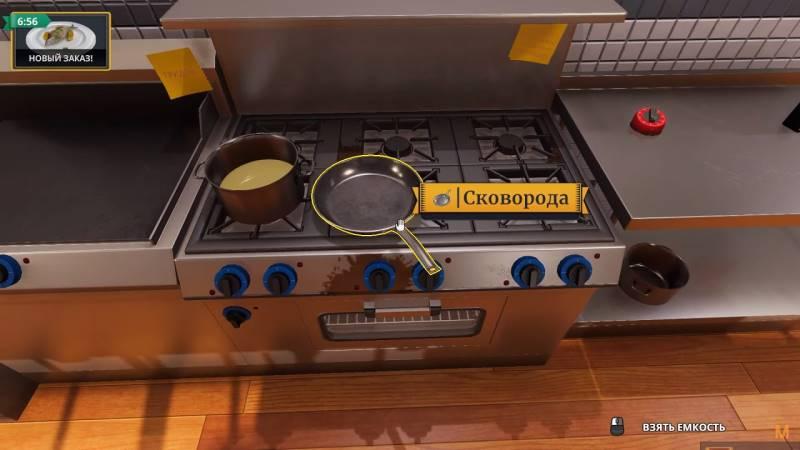Click the Сковорода tooltip label
The width and height of the screenshot is (800, 450).
tap(502, 198)
